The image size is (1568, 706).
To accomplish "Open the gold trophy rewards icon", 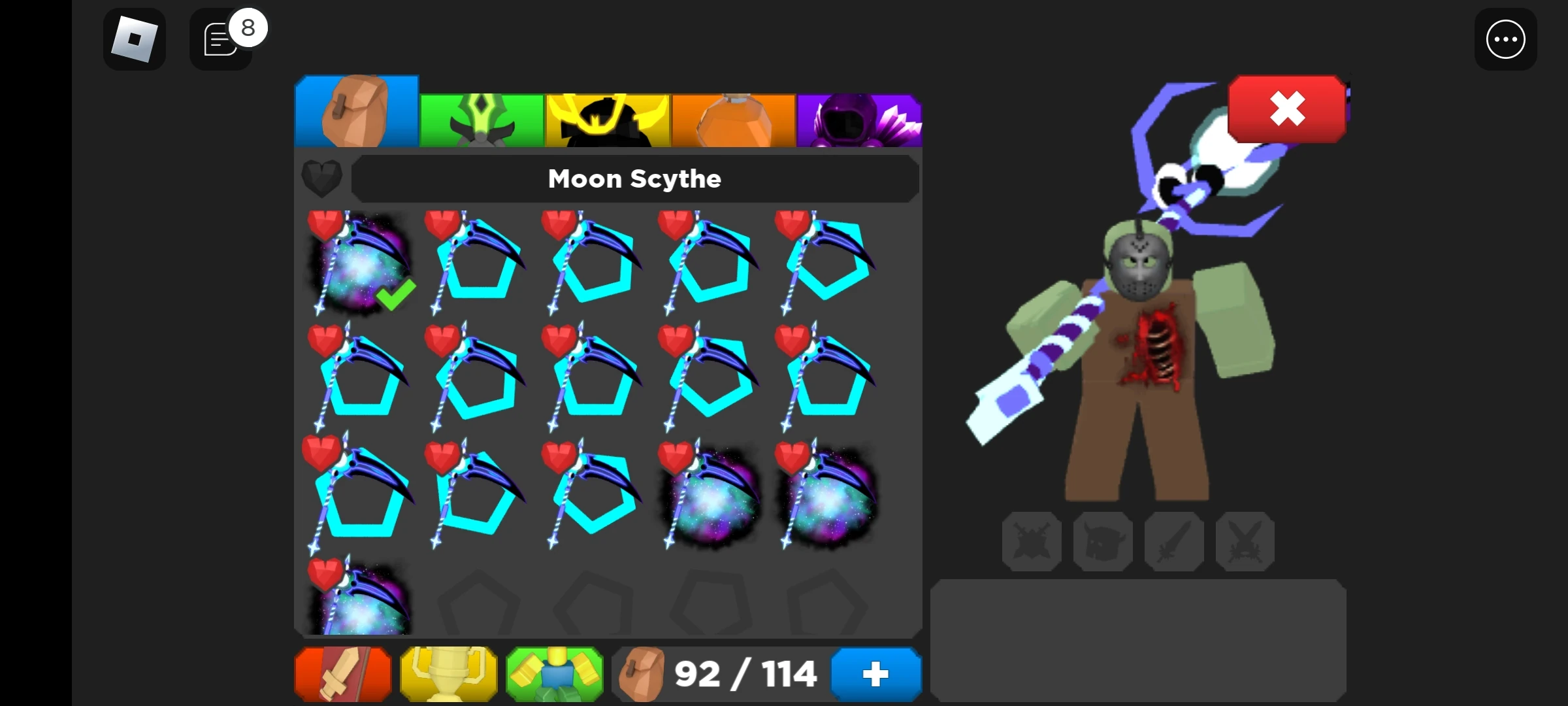I will pyautogui.click(x=448, y=675).
